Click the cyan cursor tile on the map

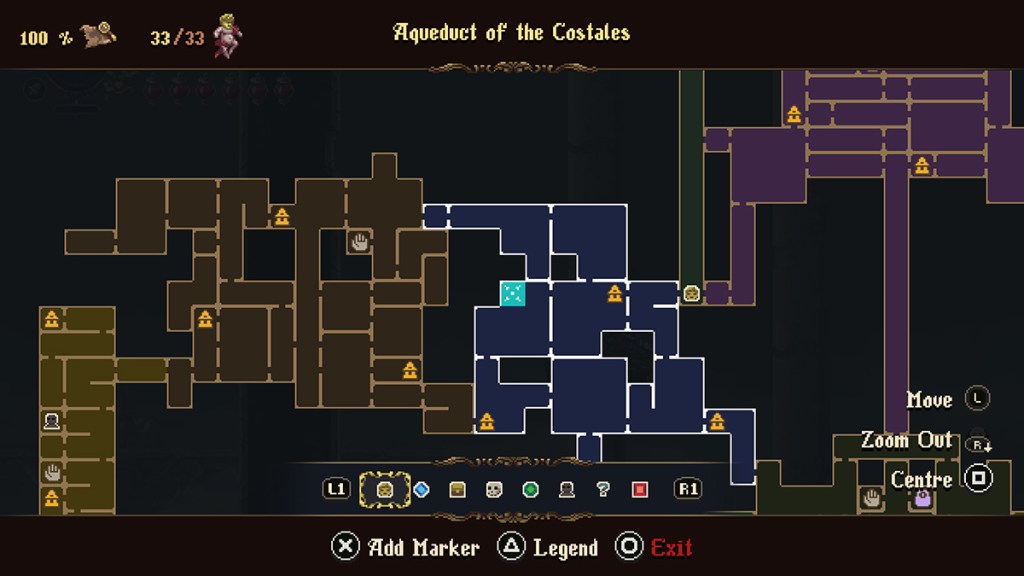tap(512, 293)
